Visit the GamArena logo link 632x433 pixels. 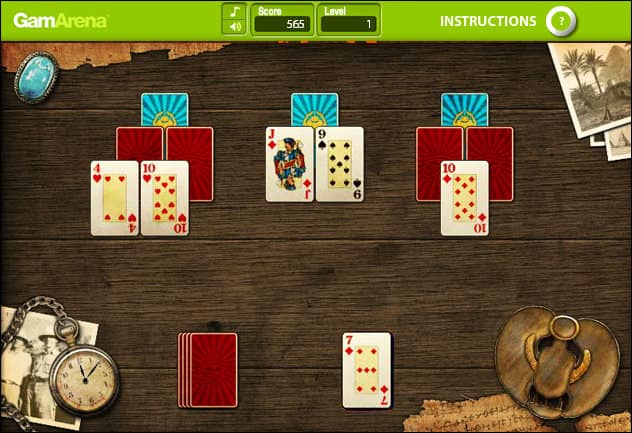point(60,20)
